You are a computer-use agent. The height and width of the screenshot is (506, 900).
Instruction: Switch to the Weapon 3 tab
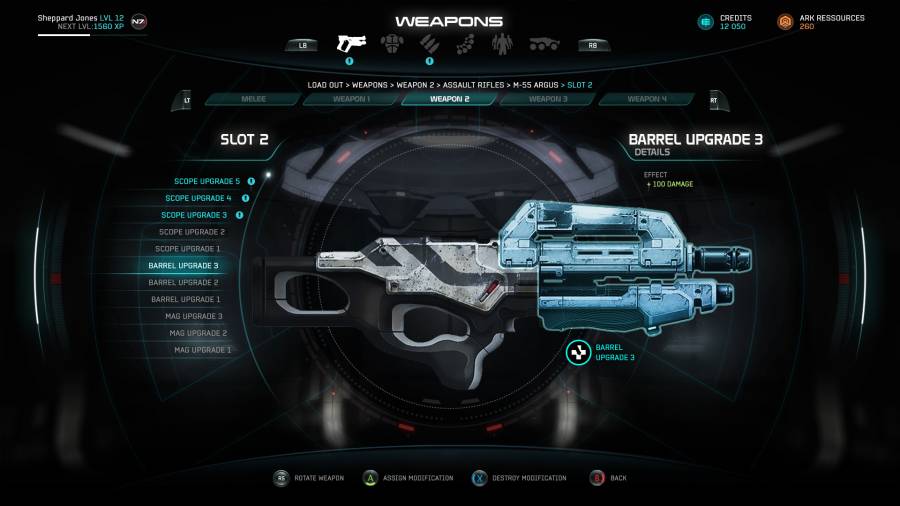548,99
